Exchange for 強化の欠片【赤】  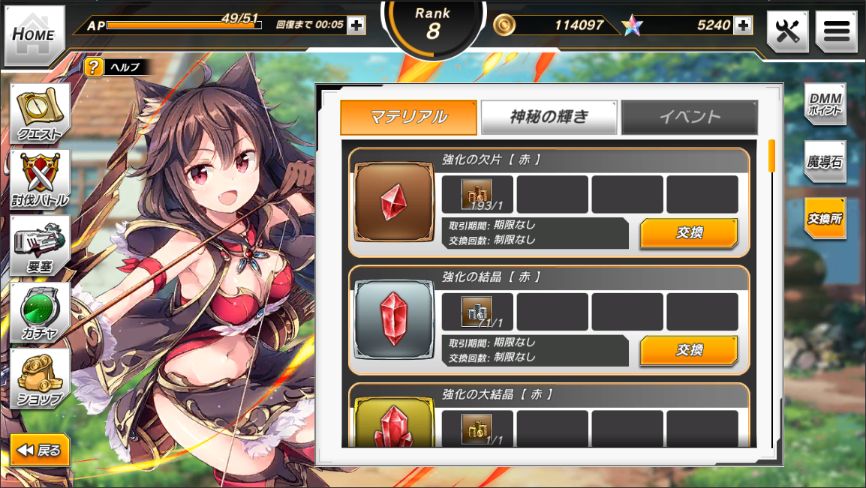coord(689,233)
